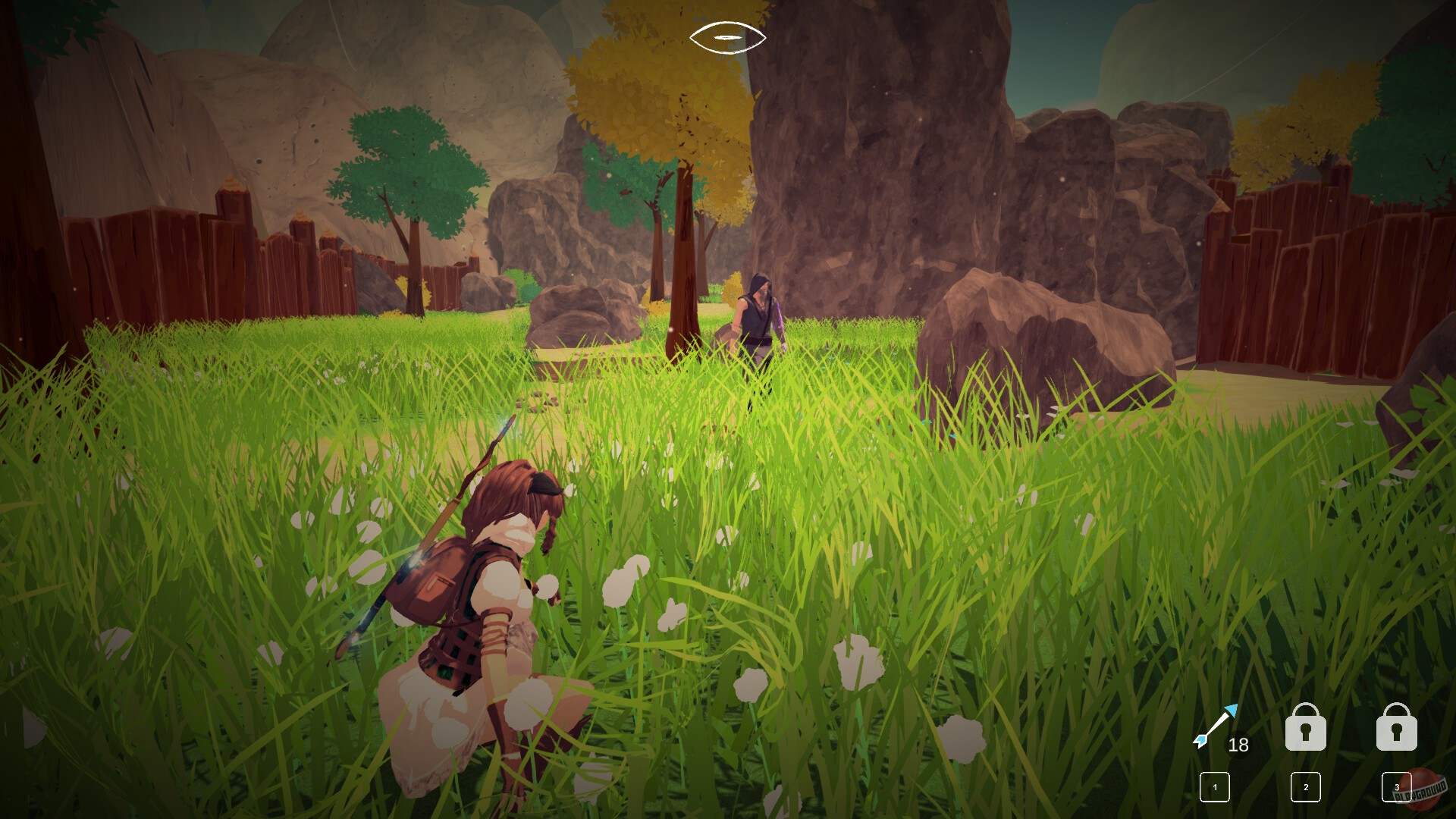Image resolution: width=1456 pixels, height=819 pixels.
Task: Select hotbar slot 2
Action: [1306, 789]
